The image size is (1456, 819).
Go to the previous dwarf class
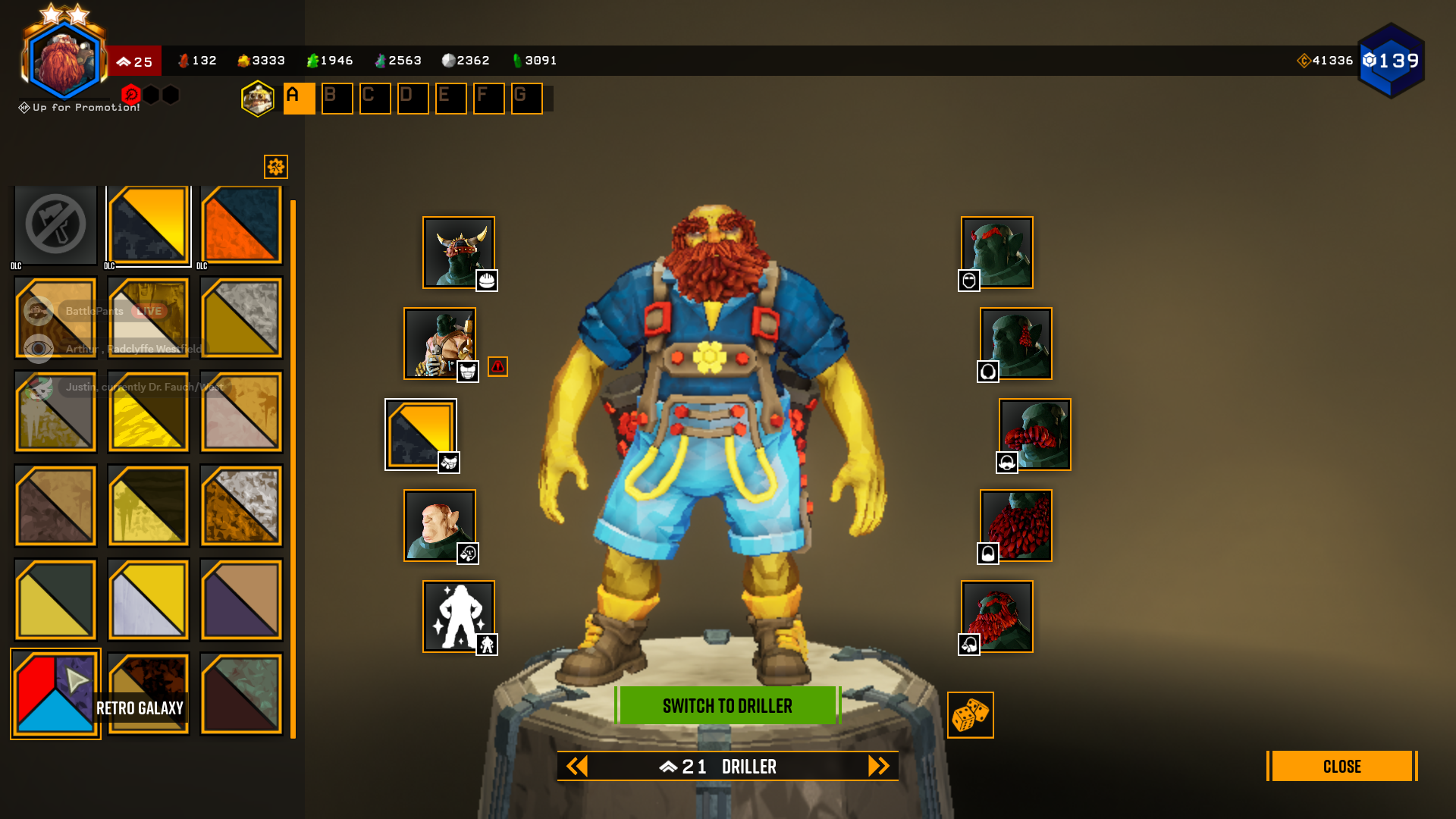coord(577,766)
